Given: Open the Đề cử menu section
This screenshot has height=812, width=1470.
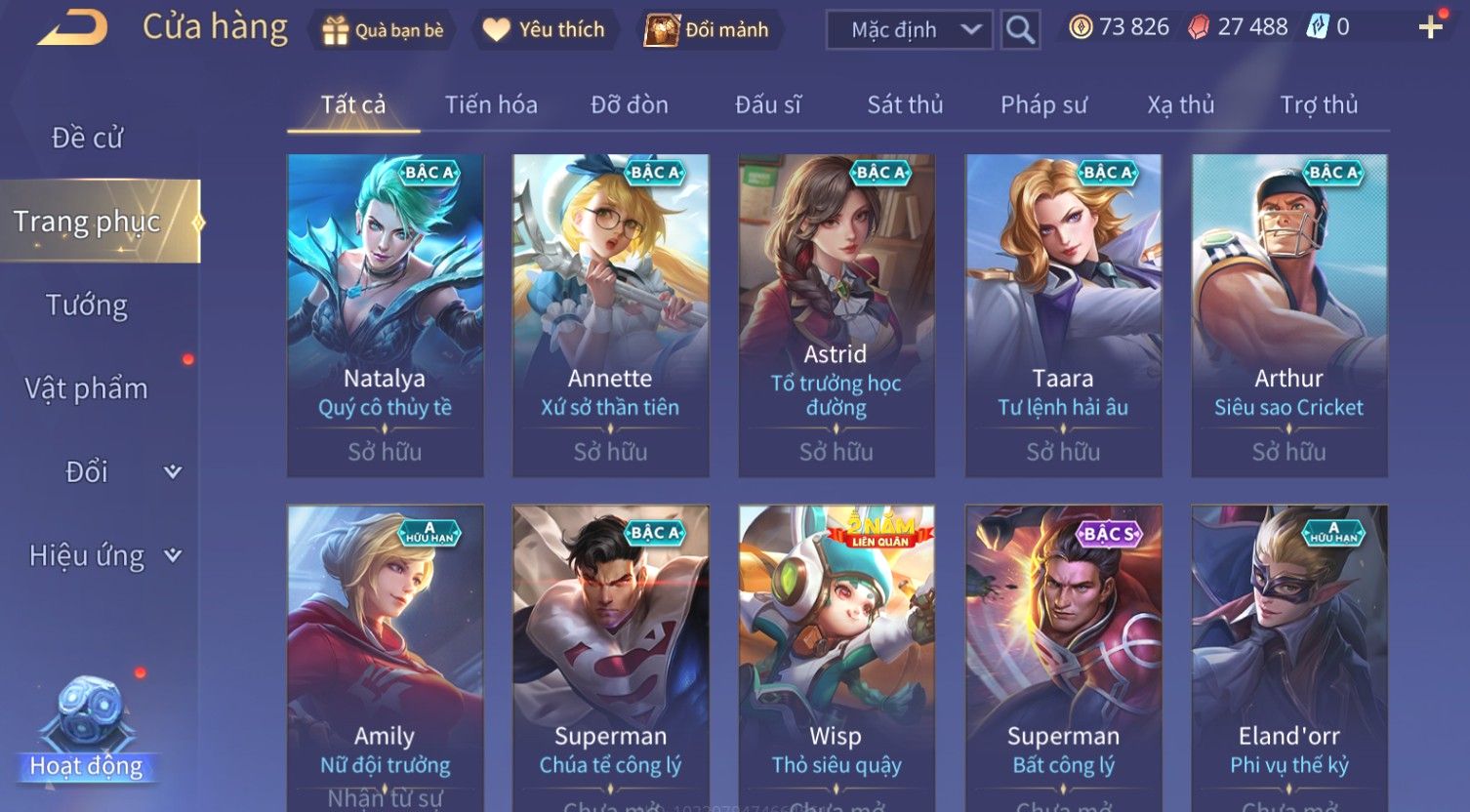Looking at the screenshot, I should [x=87, y=138].
